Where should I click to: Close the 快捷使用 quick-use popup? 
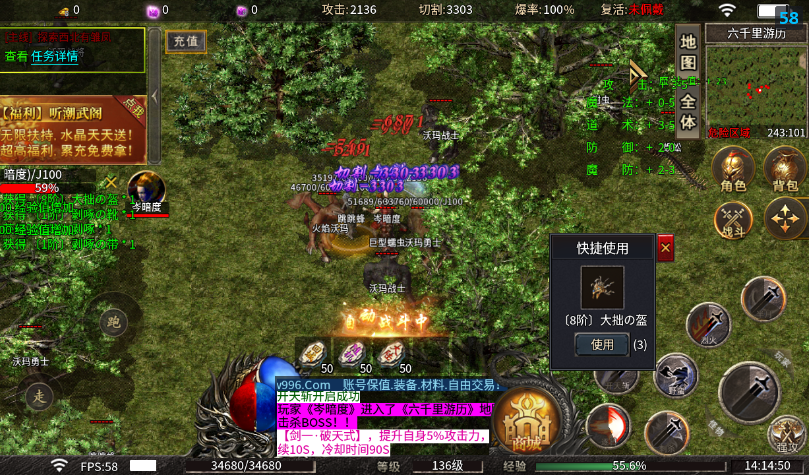coord(666,246)
